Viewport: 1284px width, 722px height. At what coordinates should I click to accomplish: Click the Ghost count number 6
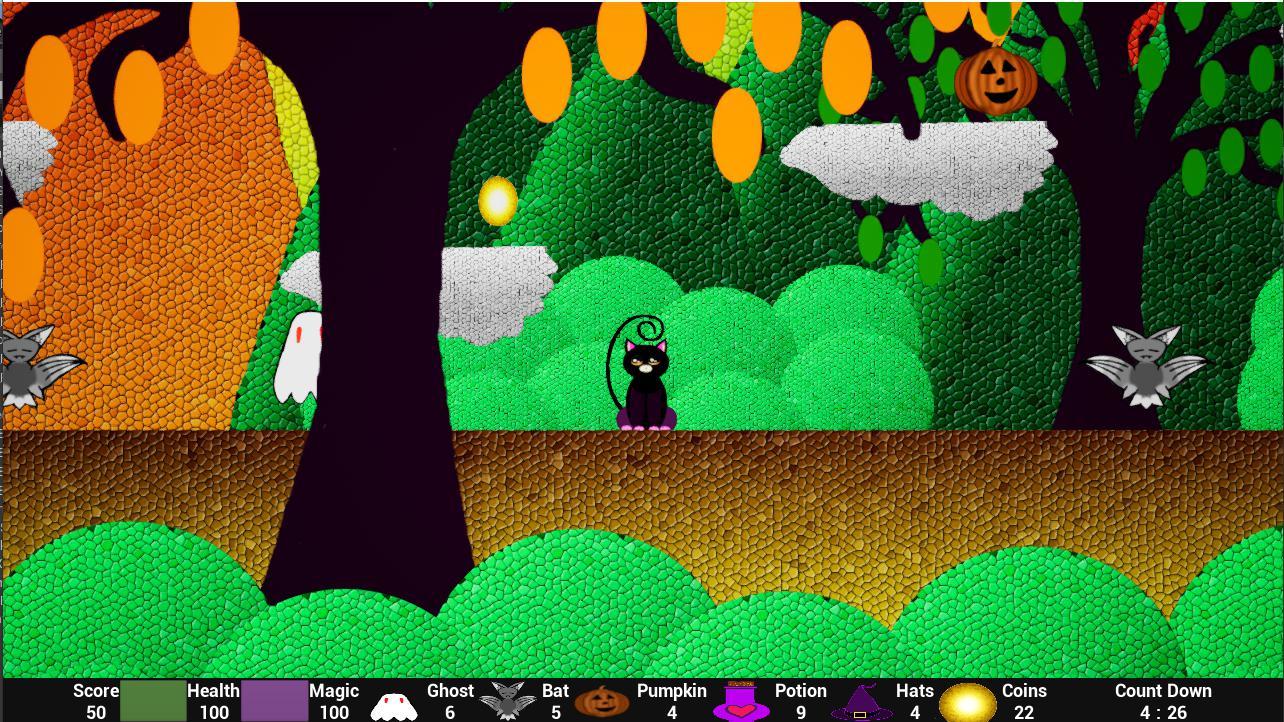click(x=450, y=713)
